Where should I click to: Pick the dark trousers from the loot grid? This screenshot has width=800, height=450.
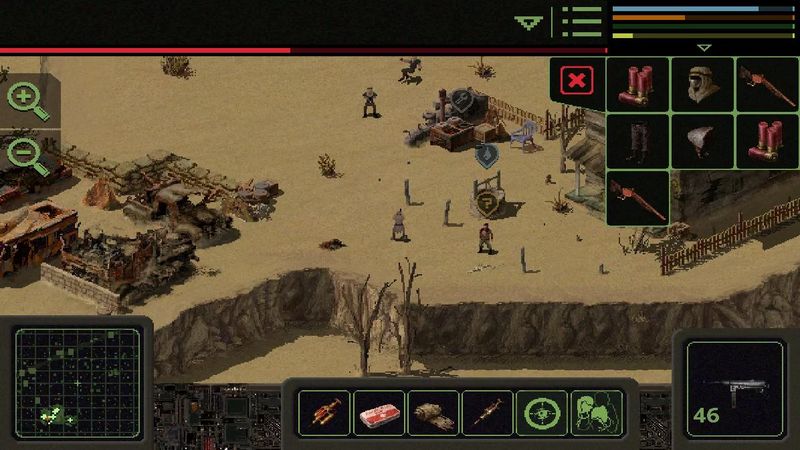[x=637, y=141]
